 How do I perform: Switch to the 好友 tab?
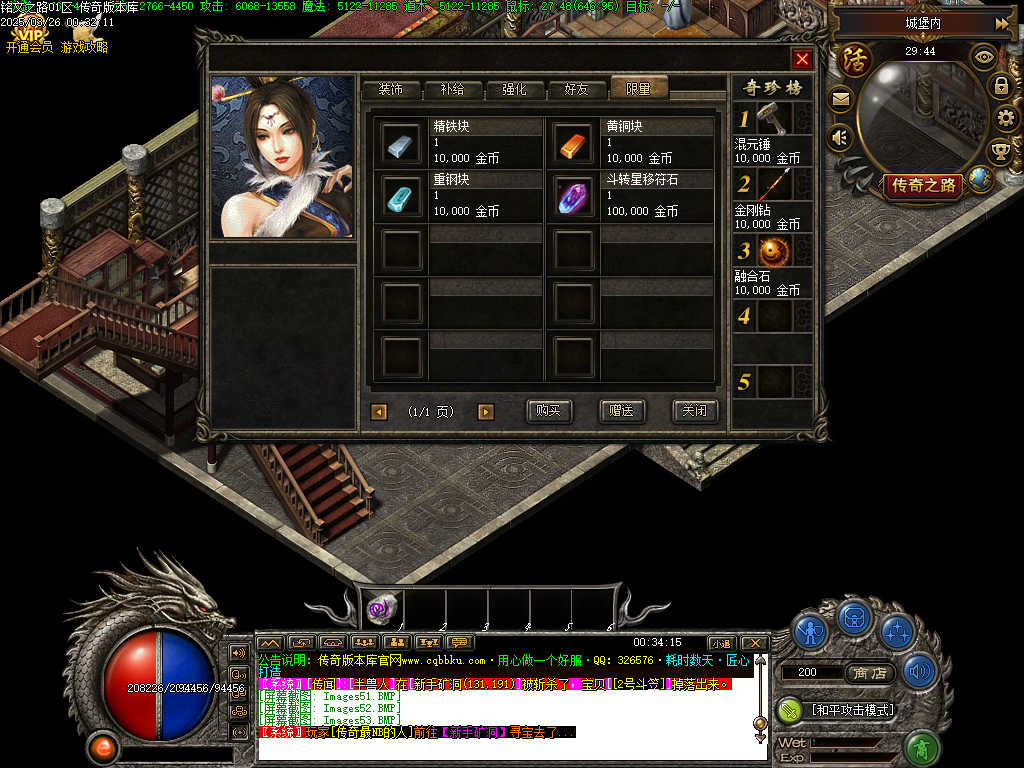pyautogui.click(x=576, y=89)
